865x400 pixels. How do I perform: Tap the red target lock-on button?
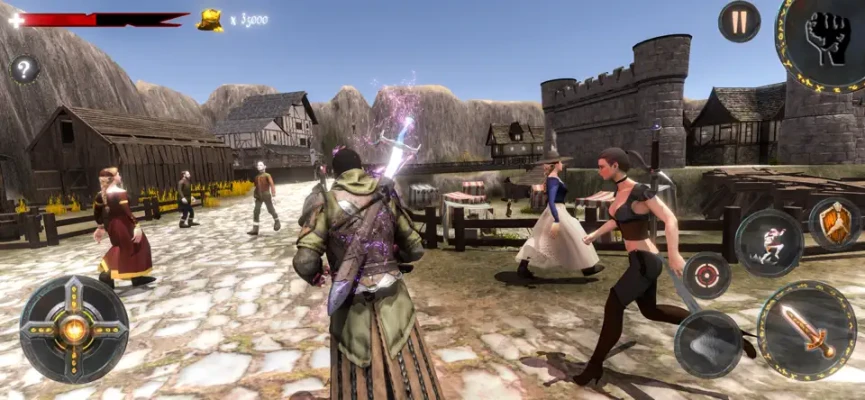(707, 275)
